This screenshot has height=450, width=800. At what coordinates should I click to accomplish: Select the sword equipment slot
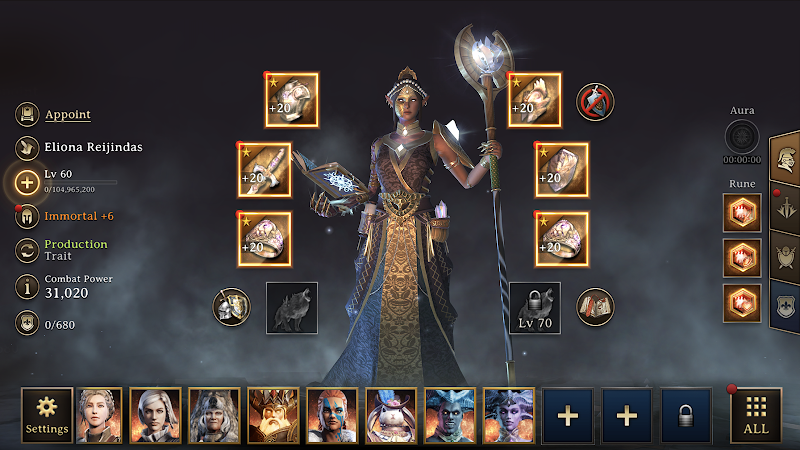tap(264, 170)
